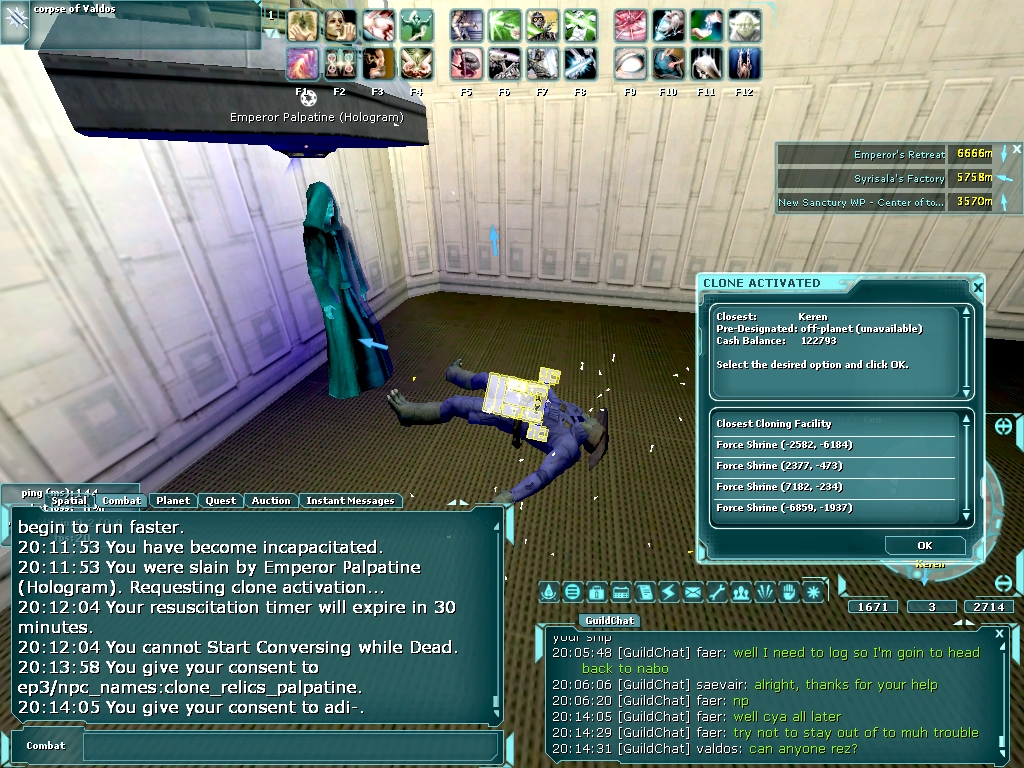Choose Force Shrine (7182, -234)
The image size is (1024, 768).
coord(779,487)
